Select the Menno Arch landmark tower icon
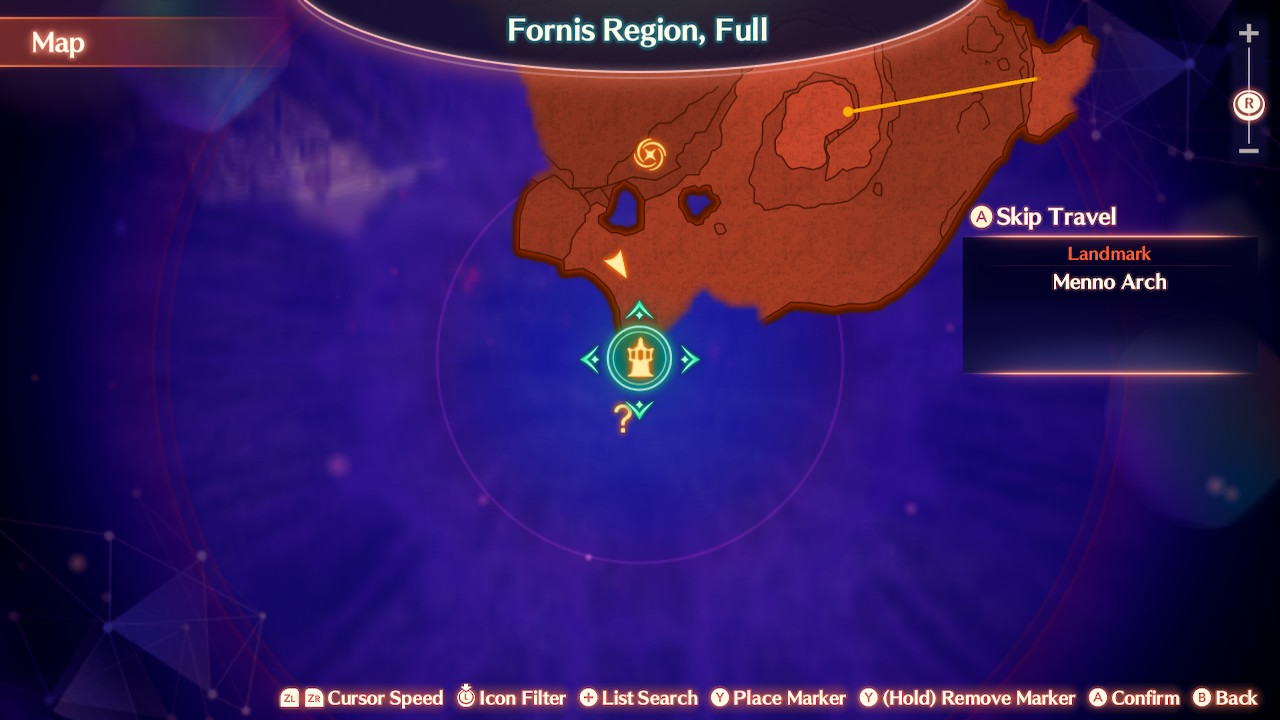Viewport: 1280px width, 720px height. tap(638, 359)
